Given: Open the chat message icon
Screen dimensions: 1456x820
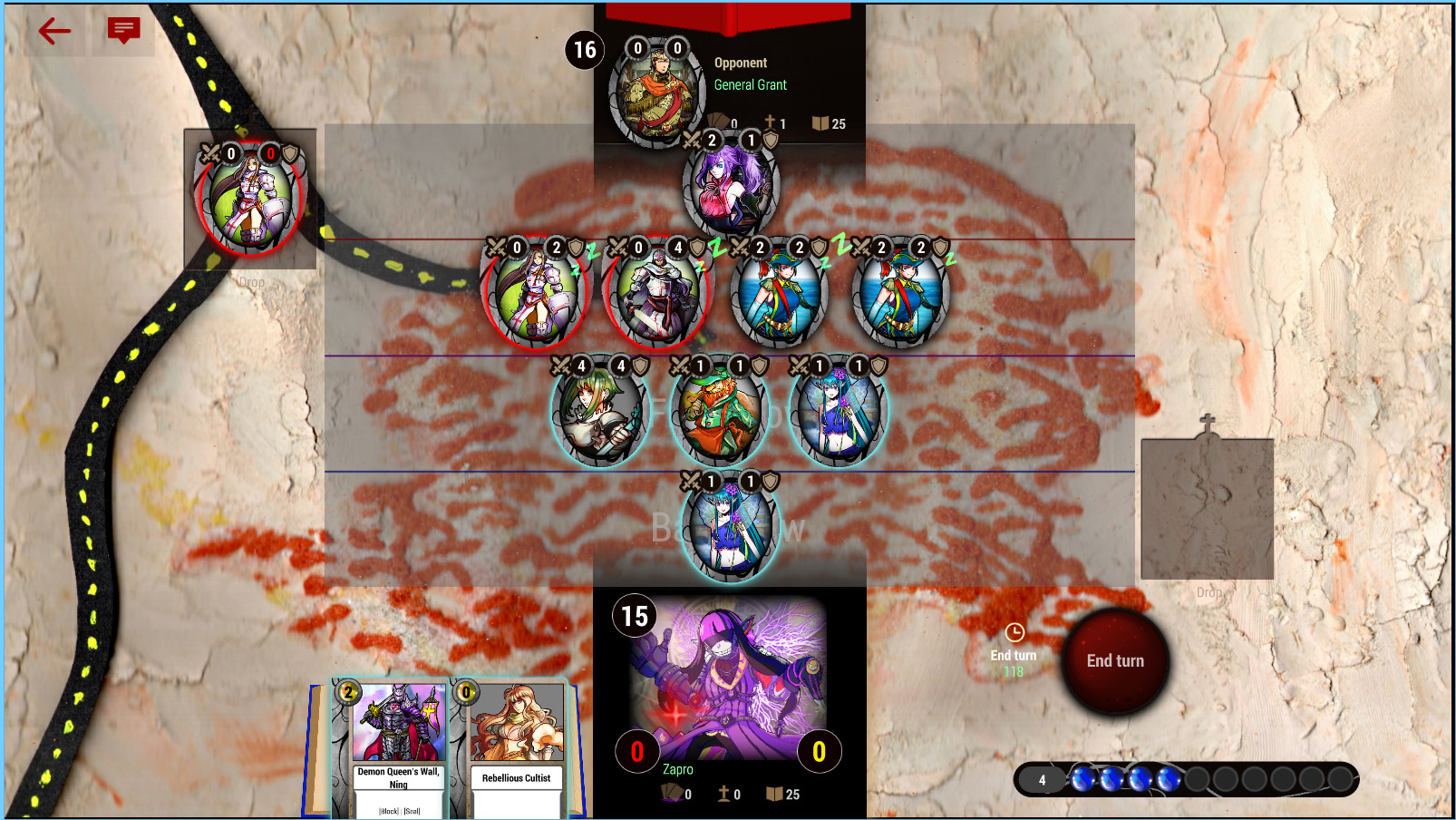Looking at the screenshot, I should (122, 30).
